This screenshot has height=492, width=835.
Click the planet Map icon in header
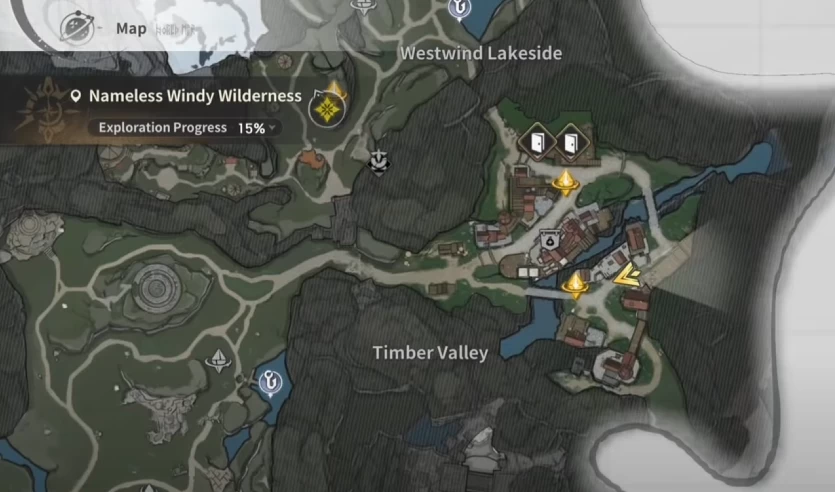pos(77,27)
